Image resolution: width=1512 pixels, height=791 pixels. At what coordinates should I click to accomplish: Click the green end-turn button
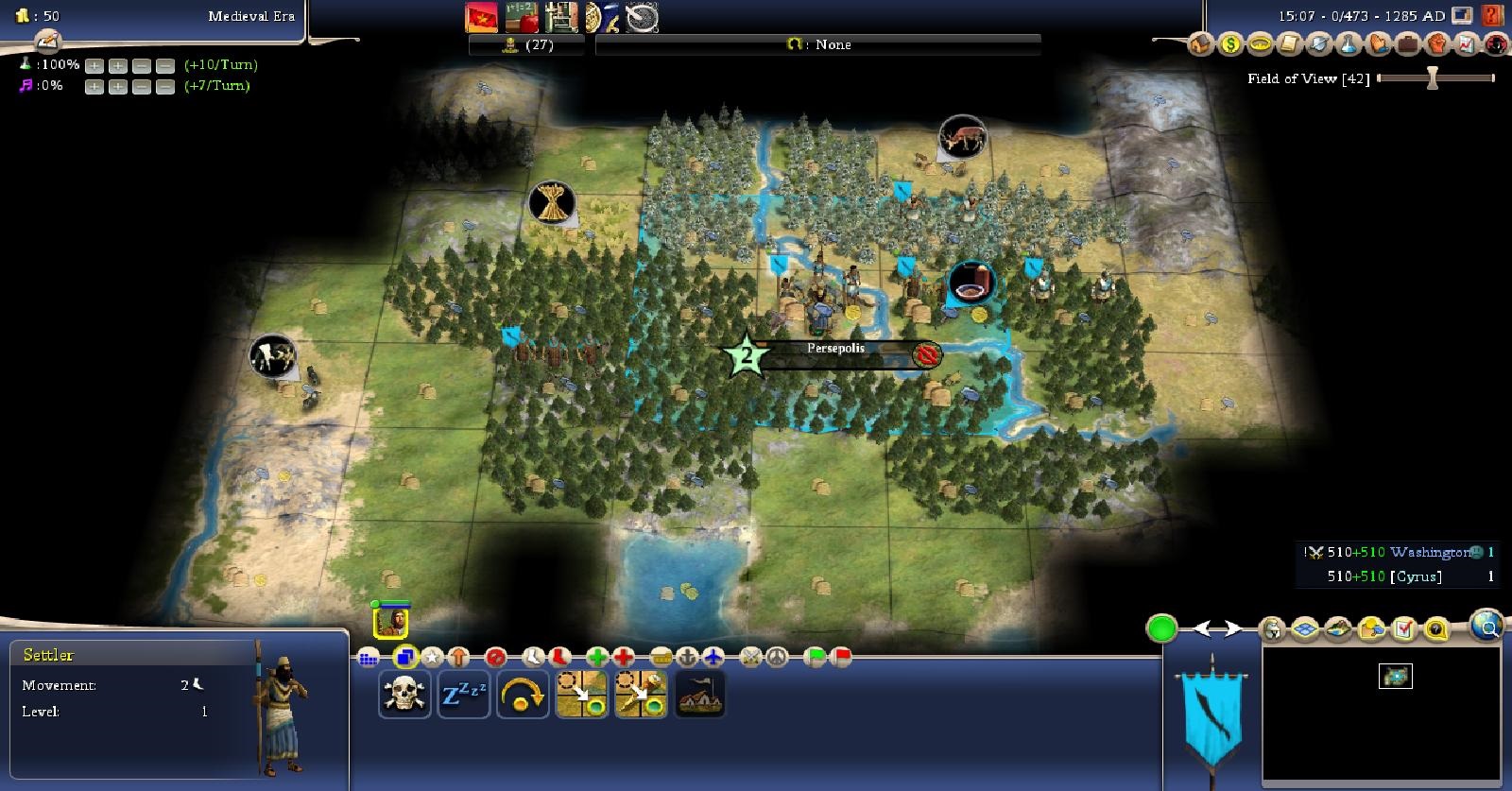1161,628
